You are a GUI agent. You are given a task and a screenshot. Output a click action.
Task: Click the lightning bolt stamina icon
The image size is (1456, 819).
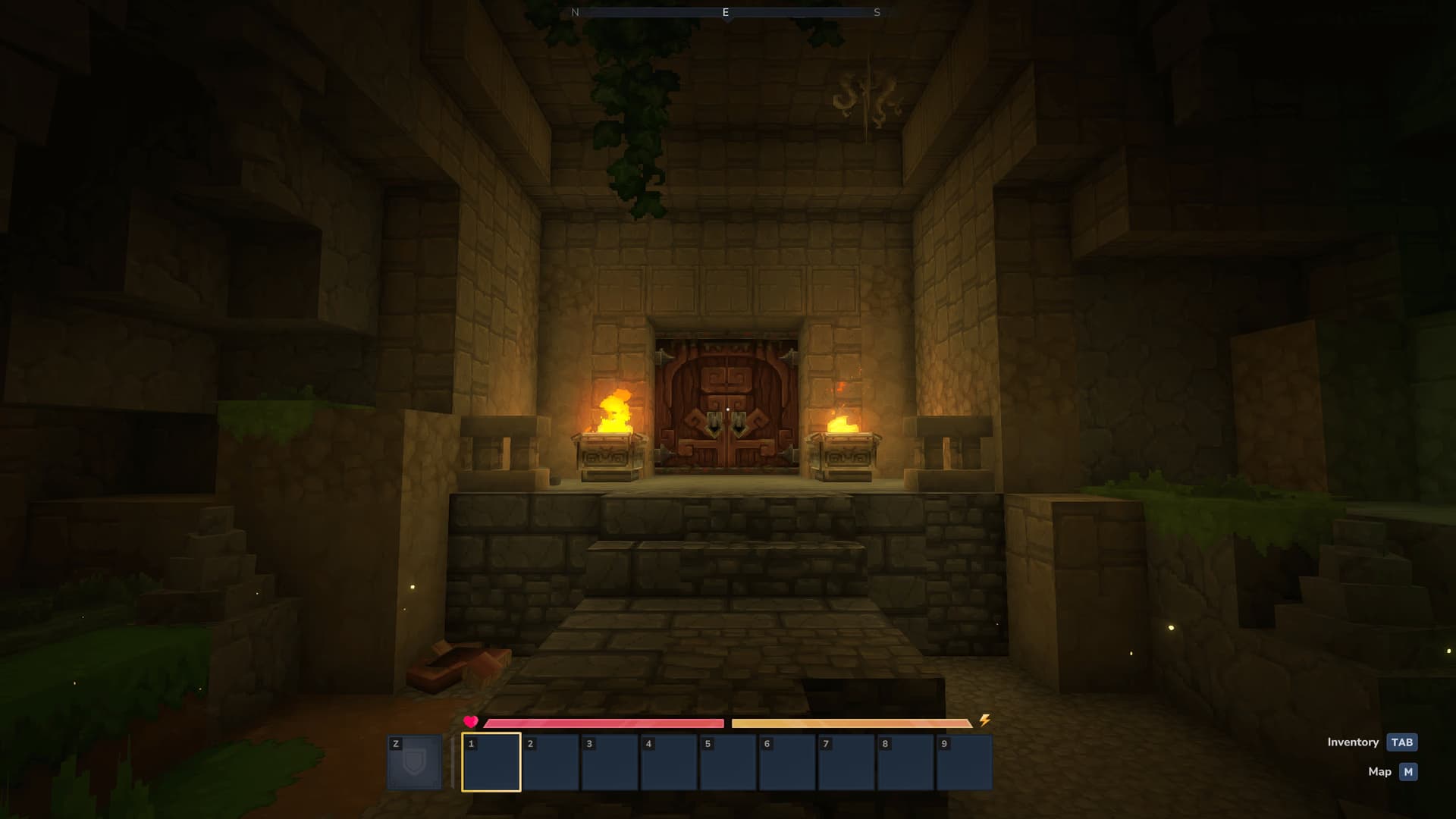[984, 721]
